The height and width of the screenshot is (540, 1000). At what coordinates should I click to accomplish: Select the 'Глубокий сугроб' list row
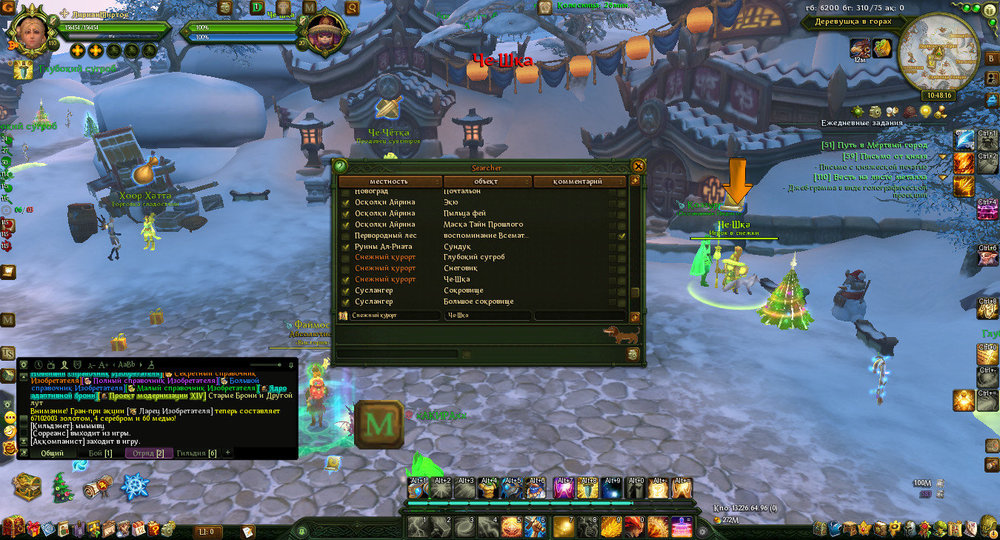point(478,257)
